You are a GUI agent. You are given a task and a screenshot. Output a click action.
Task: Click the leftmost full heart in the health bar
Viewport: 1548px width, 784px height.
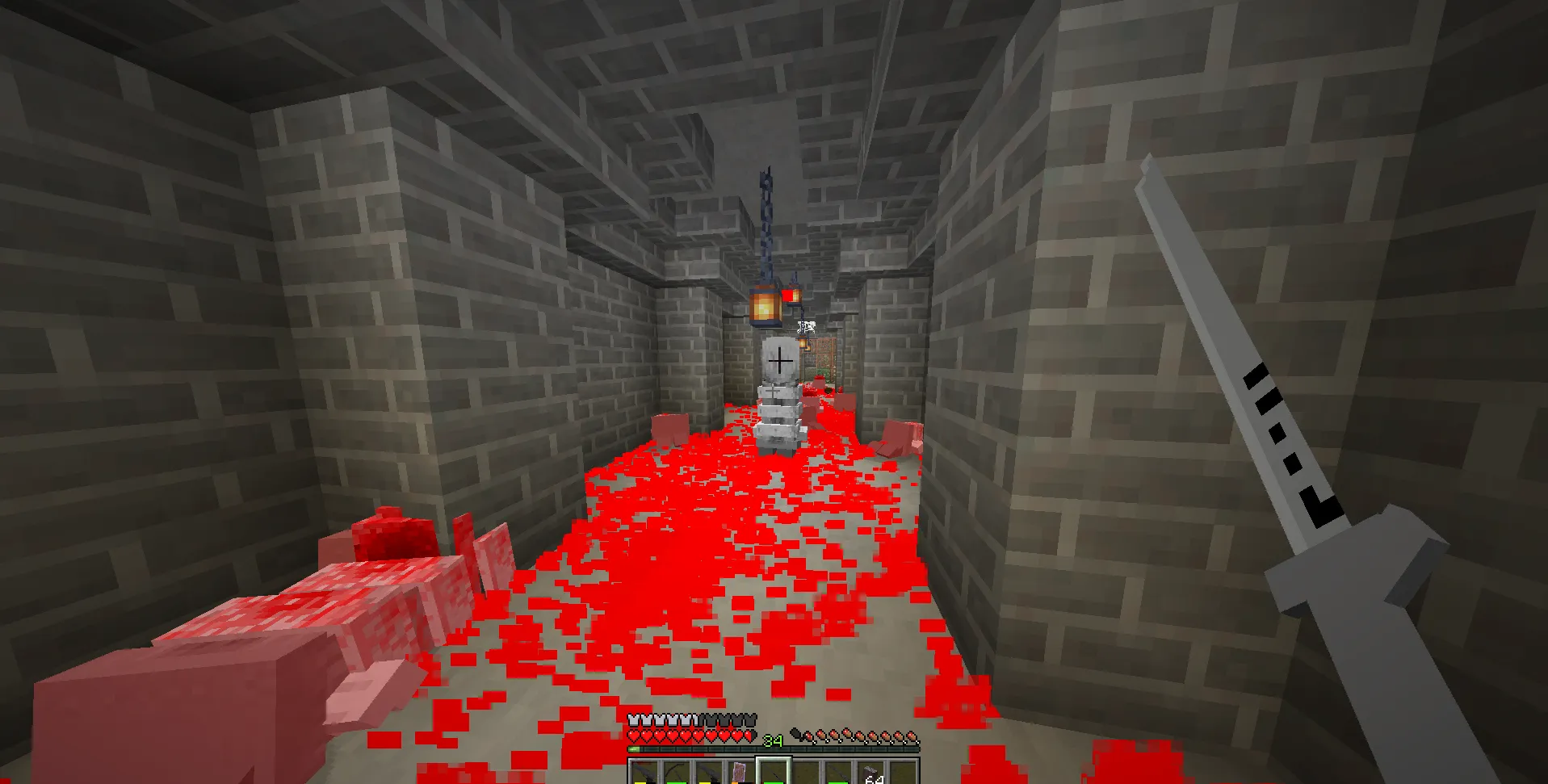pyautogui.click(x=633, y=736)
